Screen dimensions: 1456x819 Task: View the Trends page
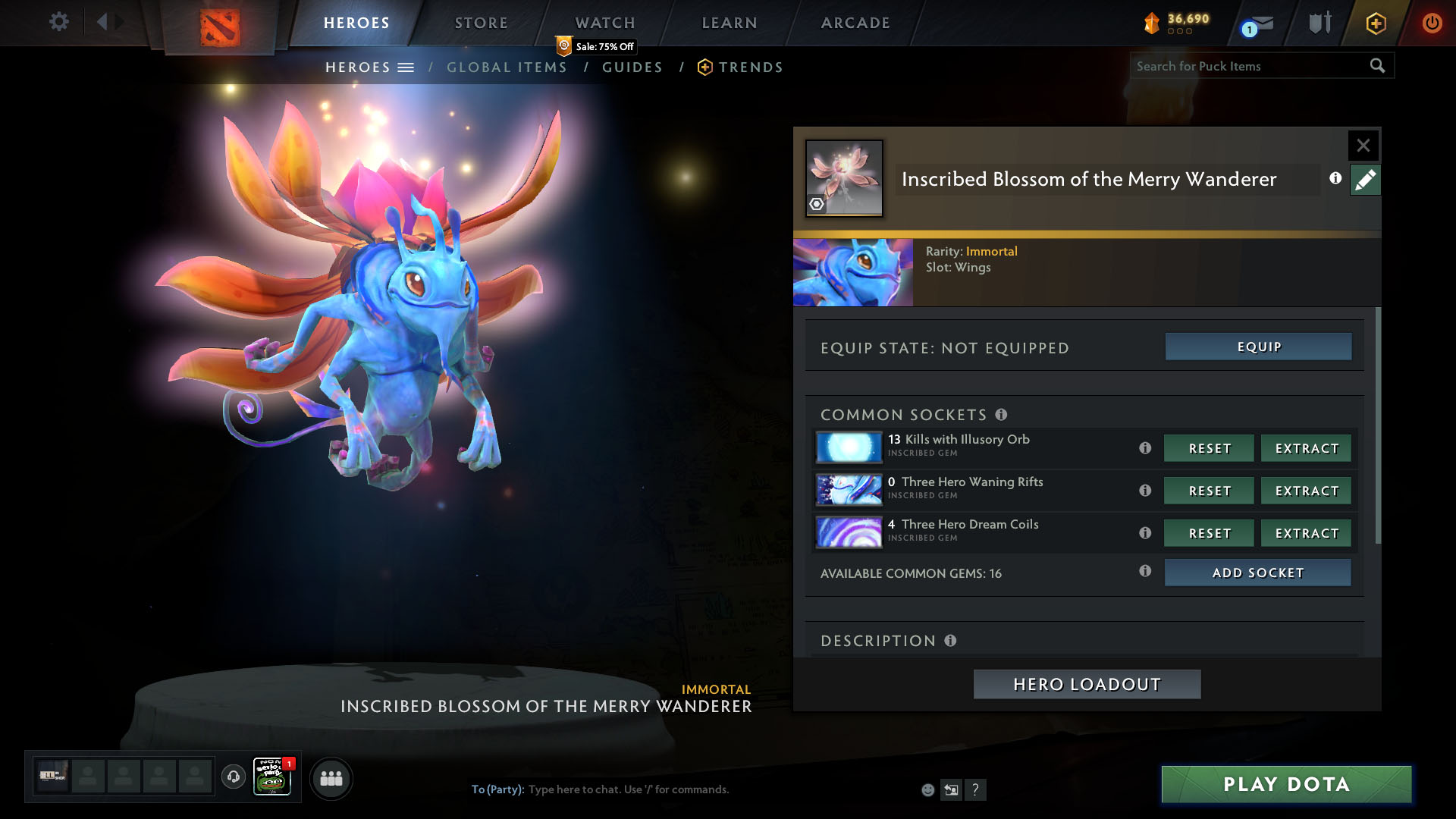pos(750,67)
